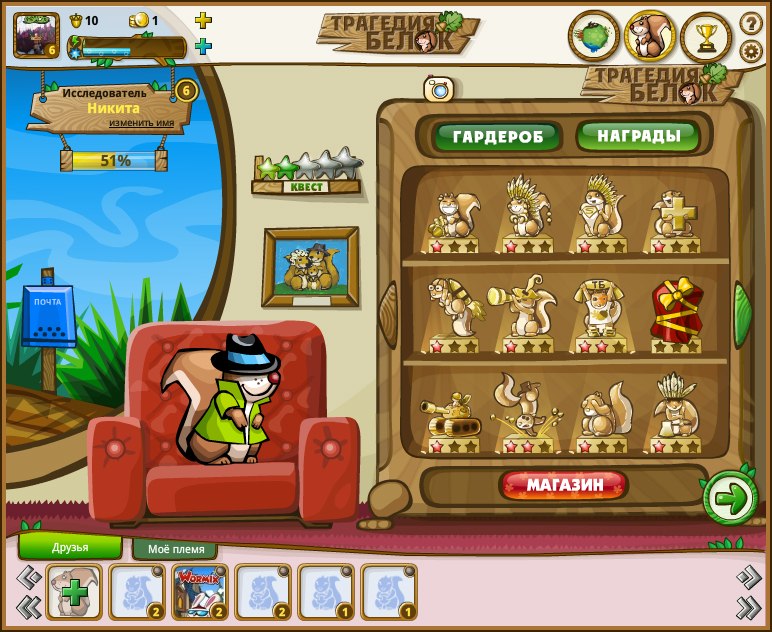The height and width of the screenshot is (632, 772).
Task: Open settings via the gear icon
Action: click(x=750, y=51)
